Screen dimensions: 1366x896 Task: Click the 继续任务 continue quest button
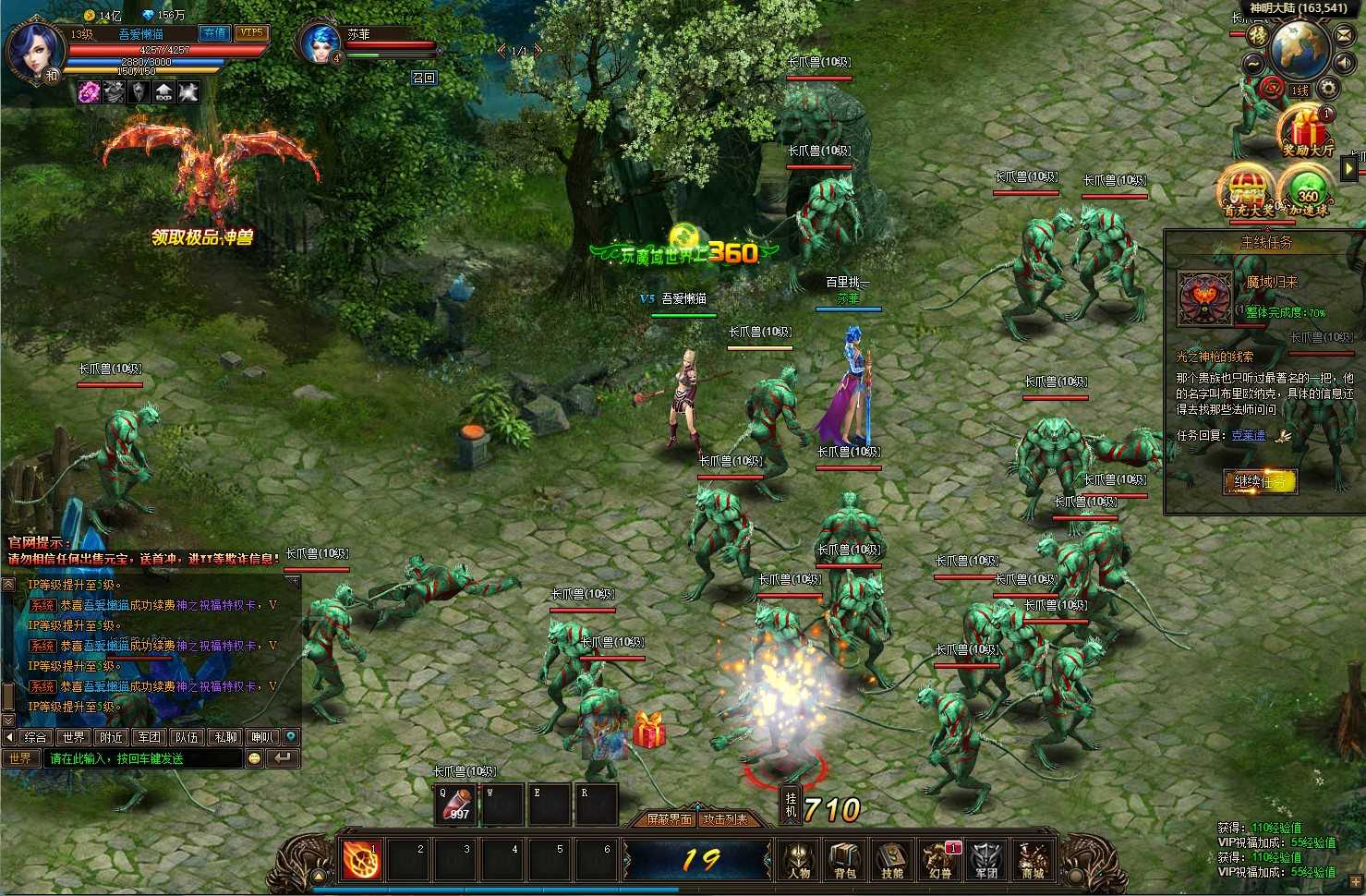point(1260,481)
